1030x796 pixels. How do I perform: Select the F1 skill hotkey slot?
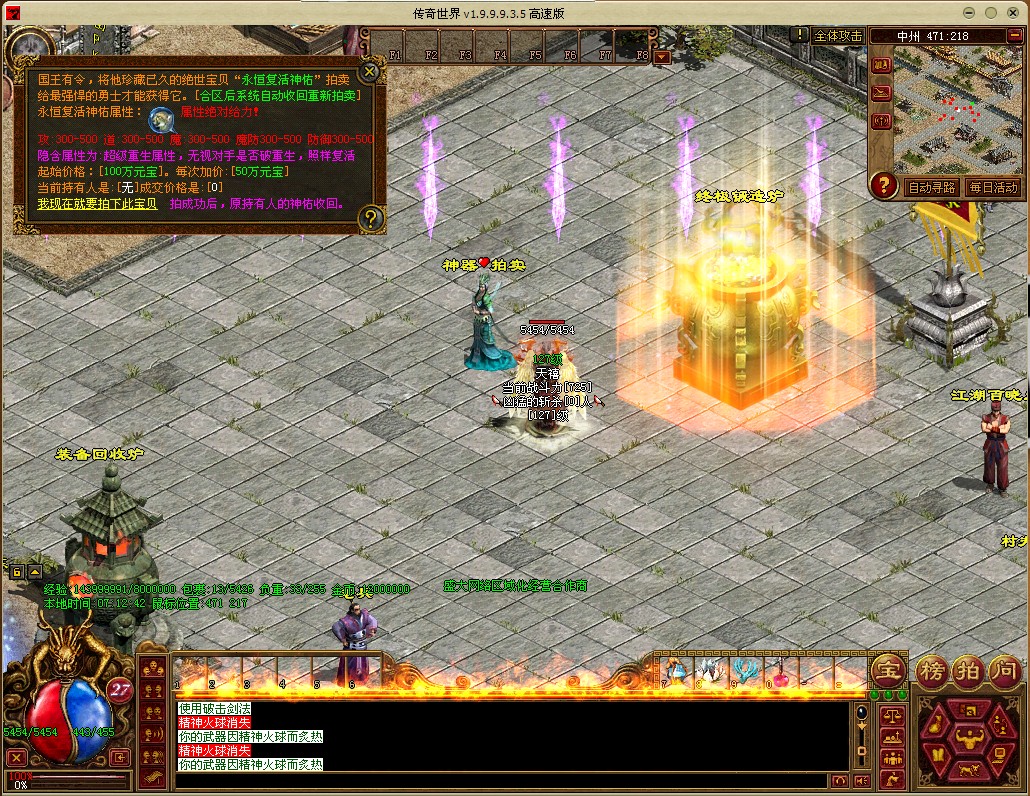pyautogui.click(x=395, y=47)
